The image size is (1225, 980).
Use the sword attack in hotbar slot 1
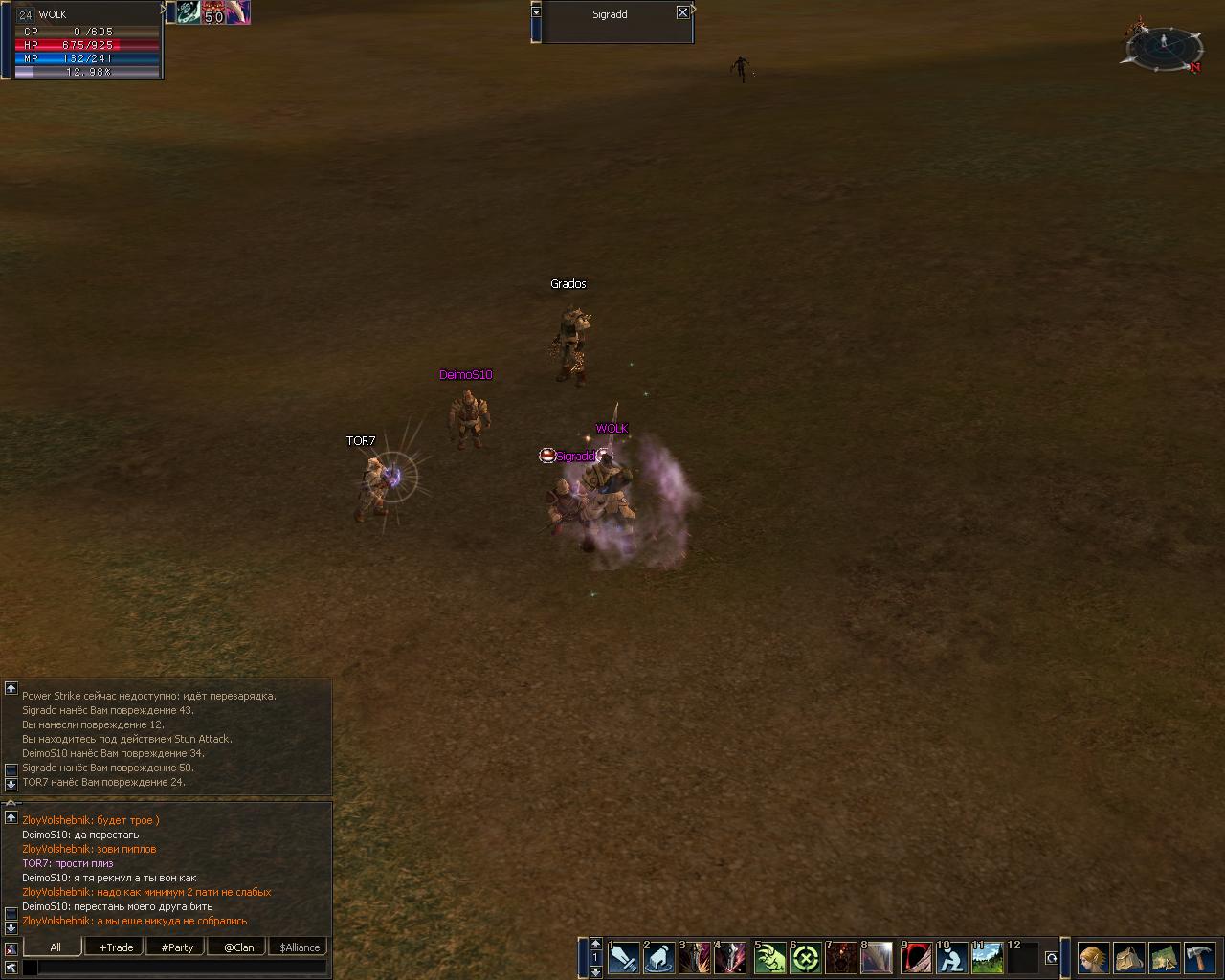[x=624, y=957]
